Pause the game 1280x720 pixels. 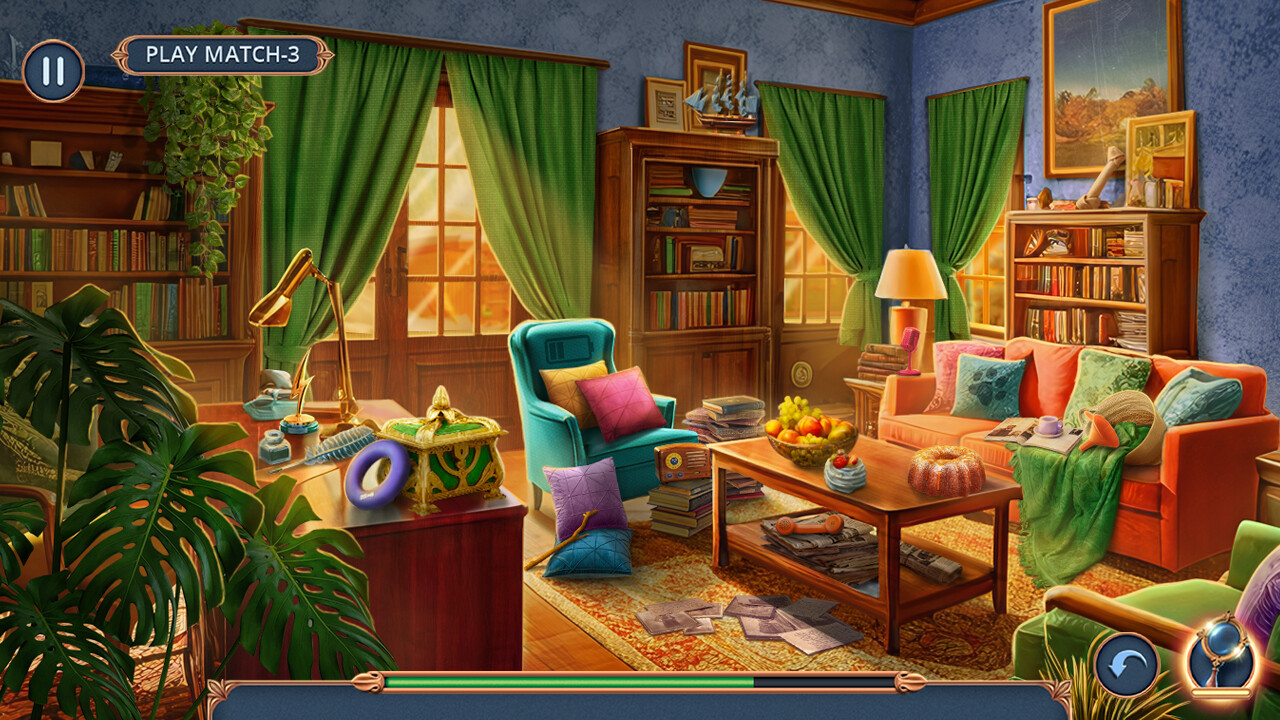pos(55,70)
